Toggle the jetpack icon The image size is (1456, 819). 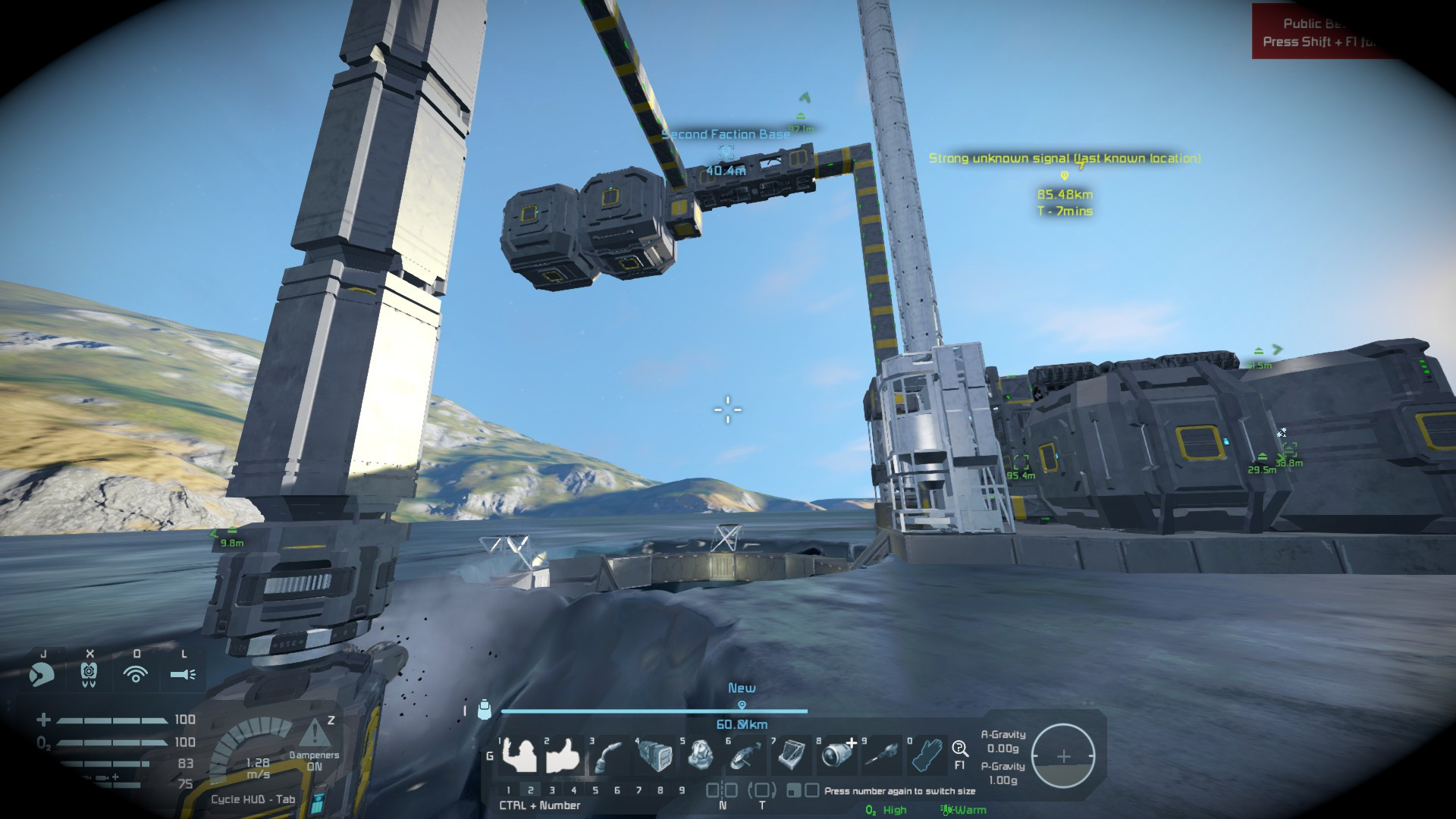89,673
